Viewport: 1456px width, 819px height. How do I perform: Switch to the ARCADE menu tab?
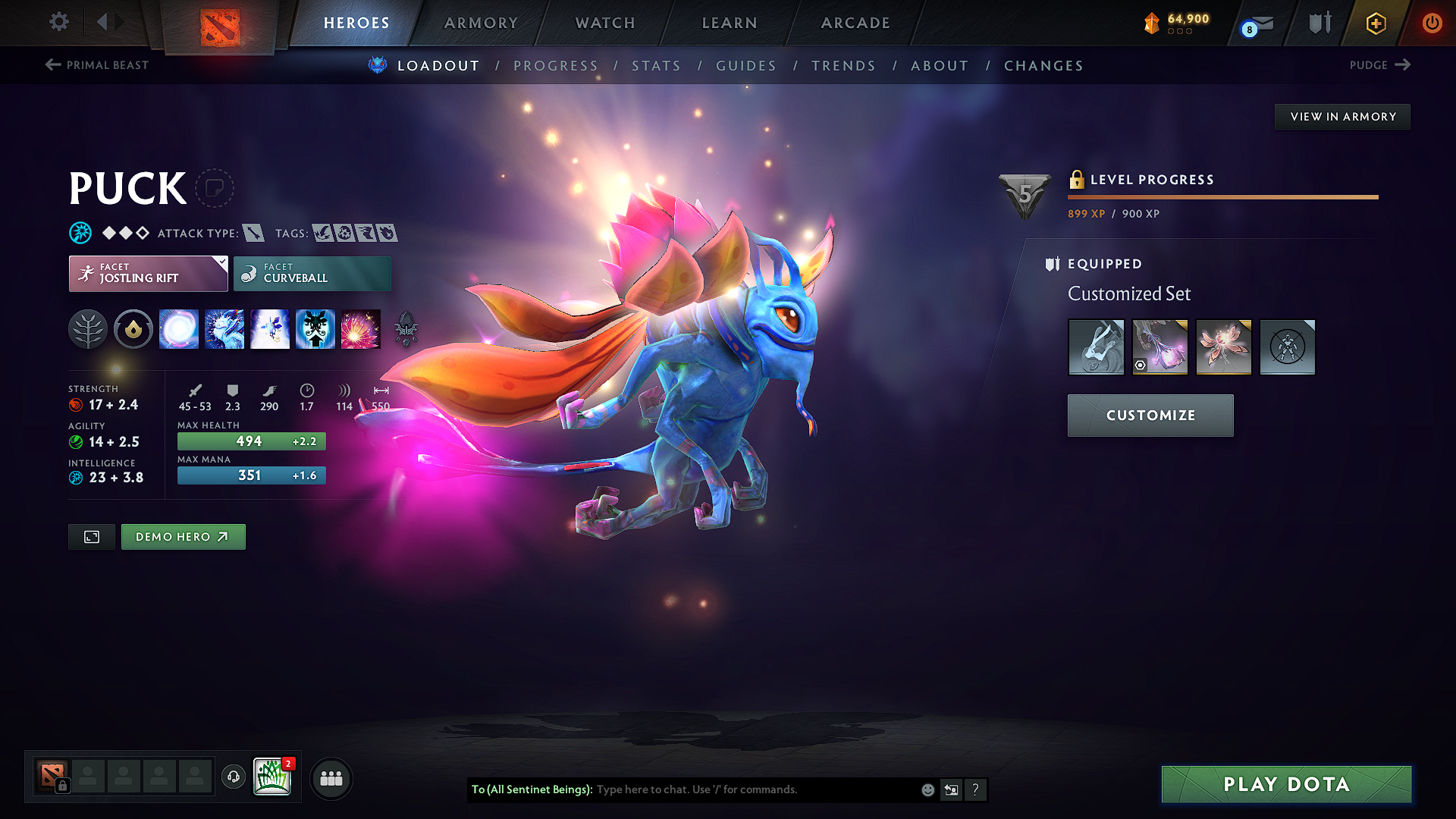pos(855,23)
